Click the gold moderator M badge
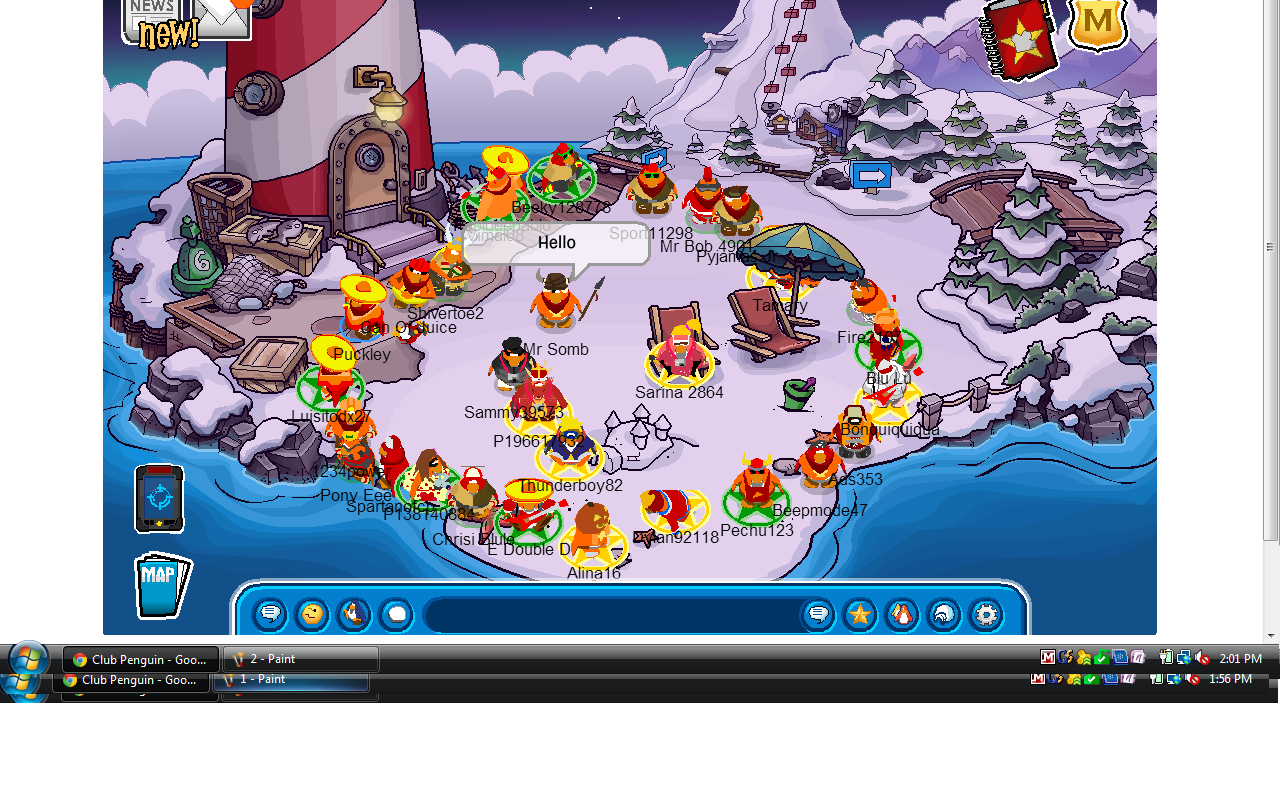 (1098, 24)
